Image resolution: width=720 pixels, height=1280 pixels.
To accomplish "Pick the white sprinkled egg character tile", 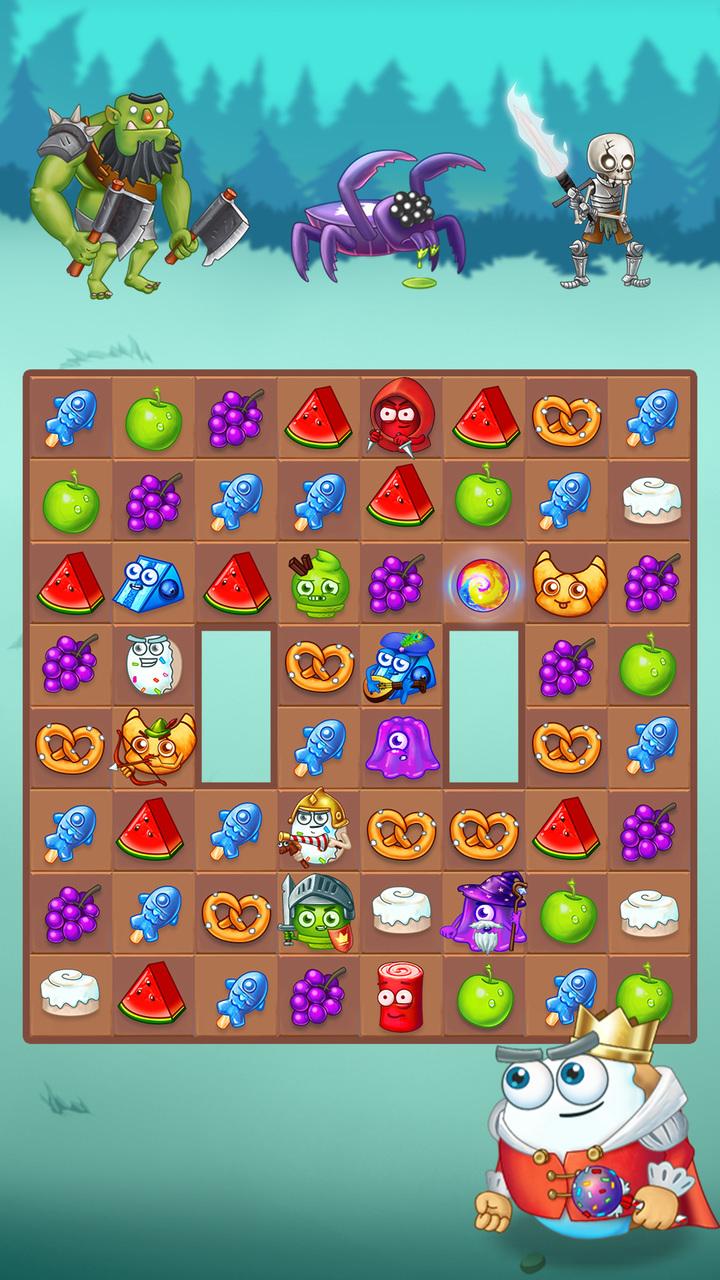I will point(153,665).
